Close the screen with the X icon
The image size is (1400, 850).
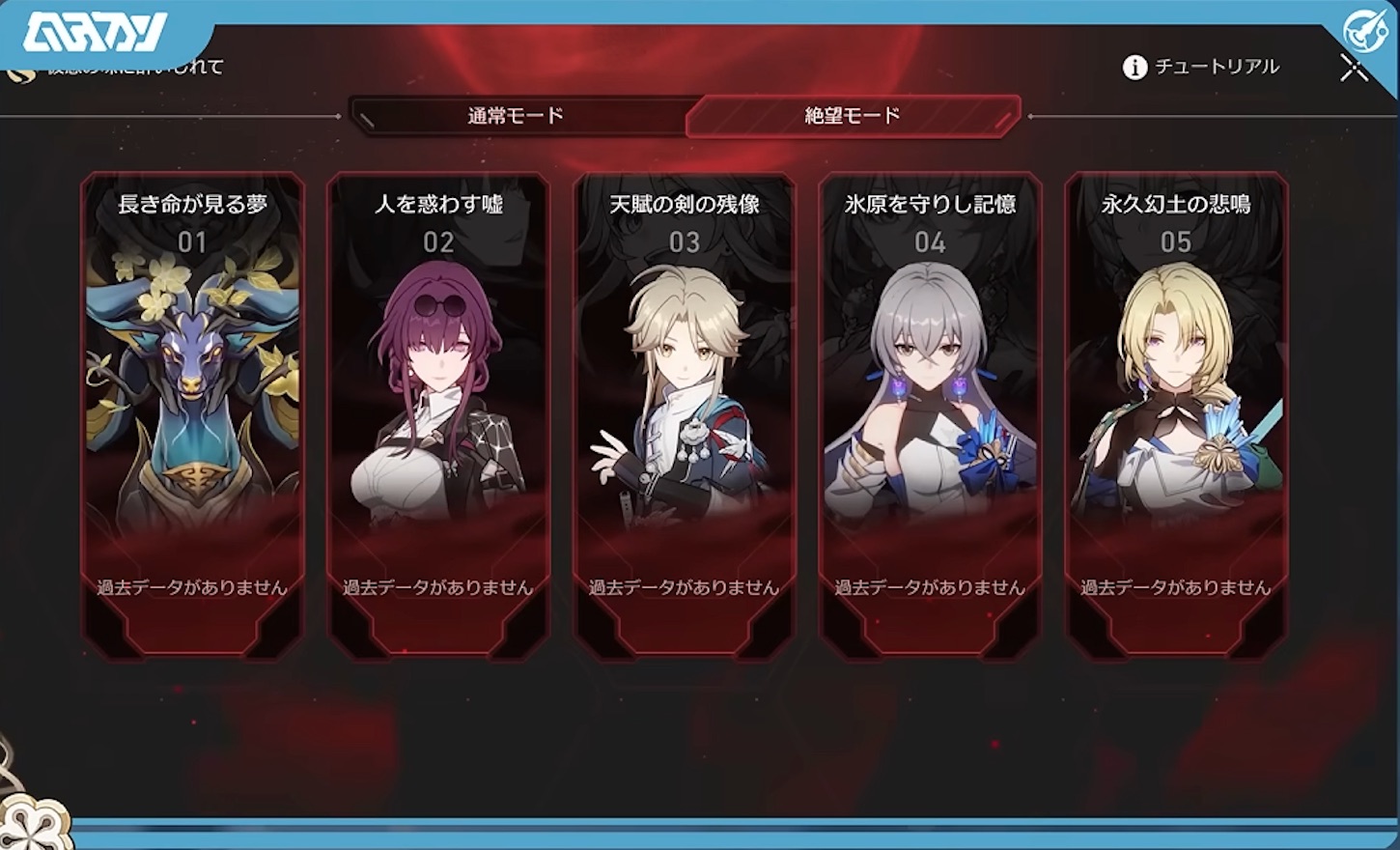pyautogui.click(x=1355, y=68)
